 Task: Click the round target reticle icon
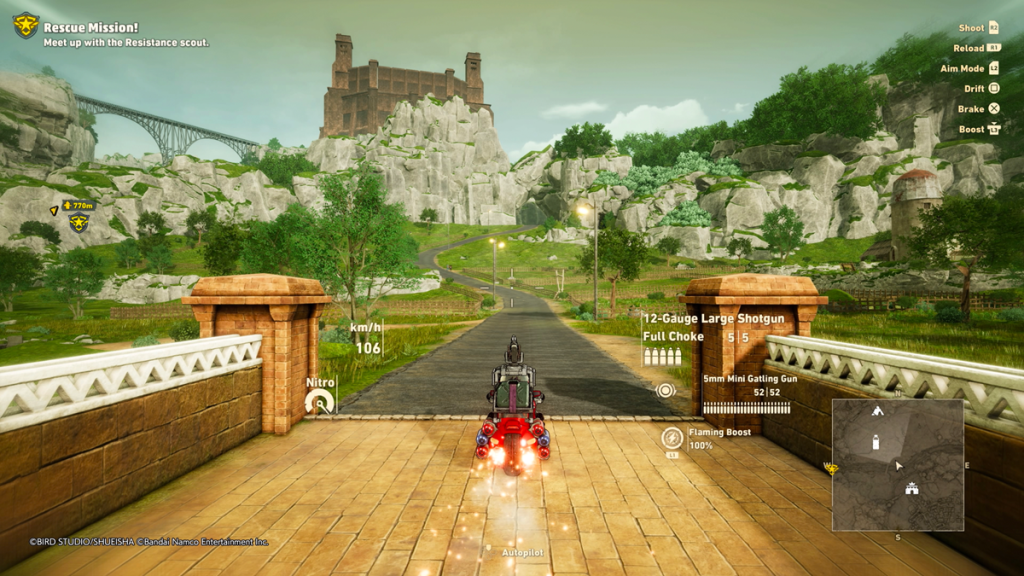pos(666,390)
